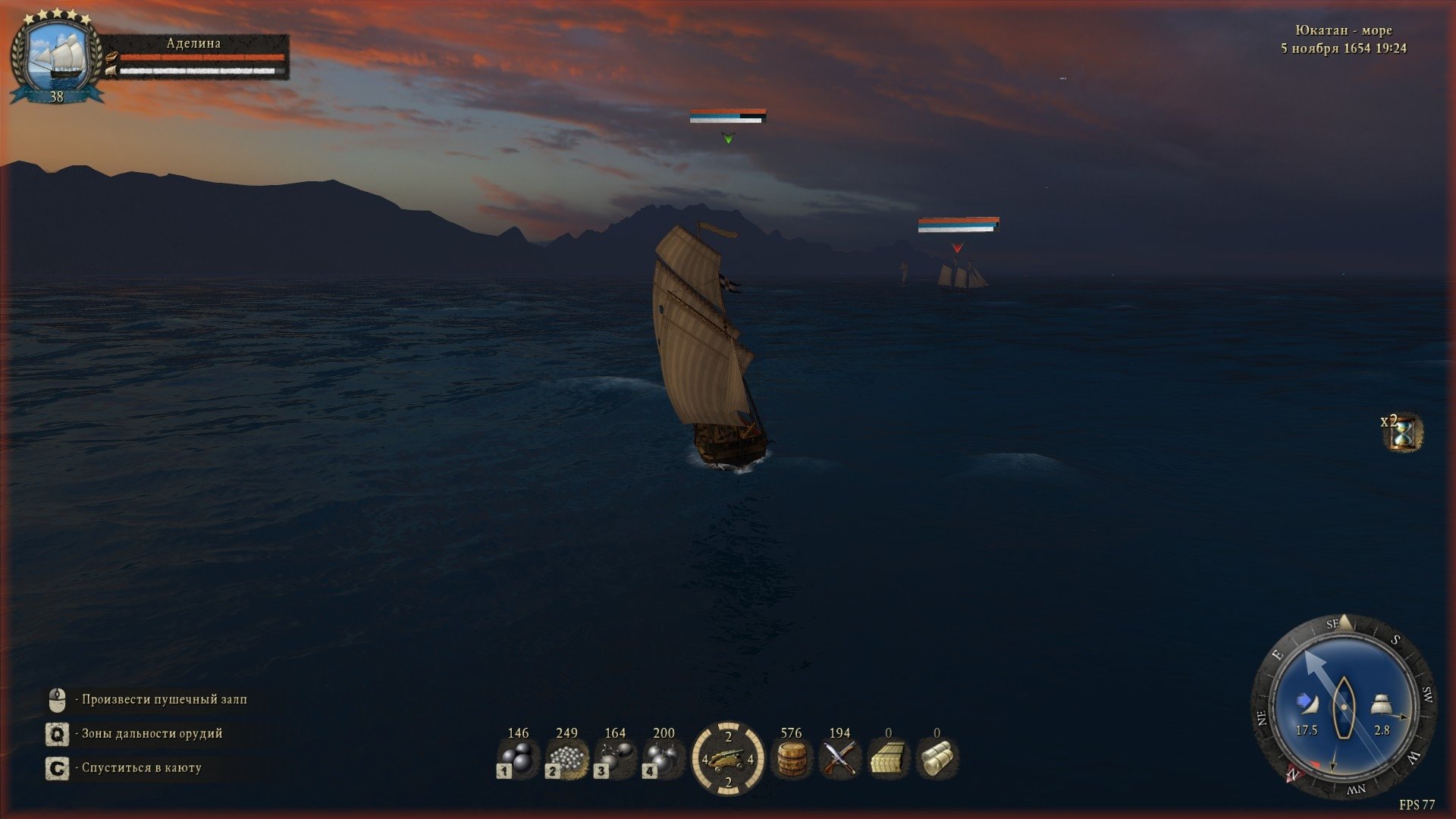Select the bomb ammunition slot
This screenshot has height=819, width=1456.
click(x=664, y=758)
